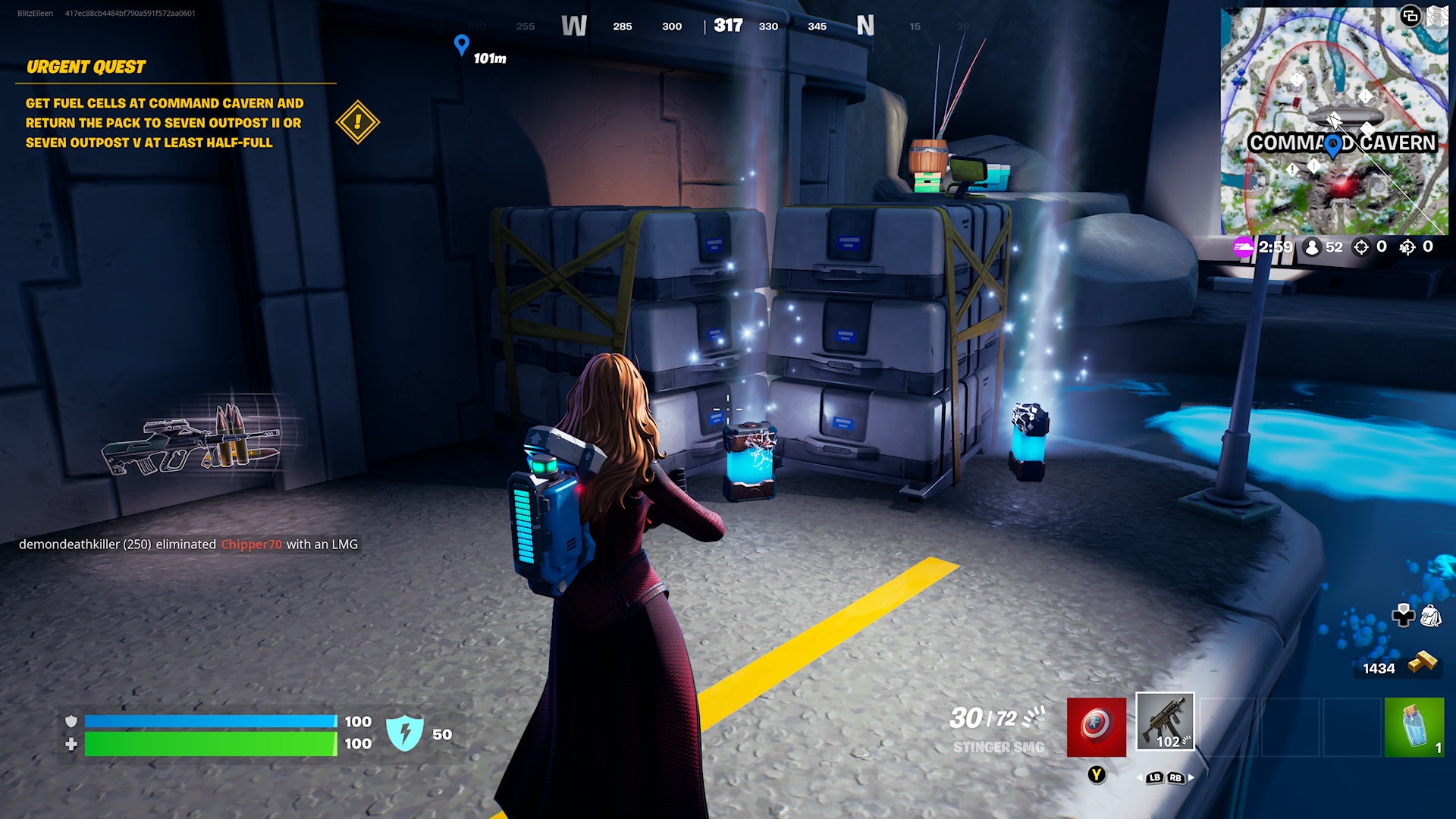Click the left arrow beside the LB prompt

coord(1140,777)
